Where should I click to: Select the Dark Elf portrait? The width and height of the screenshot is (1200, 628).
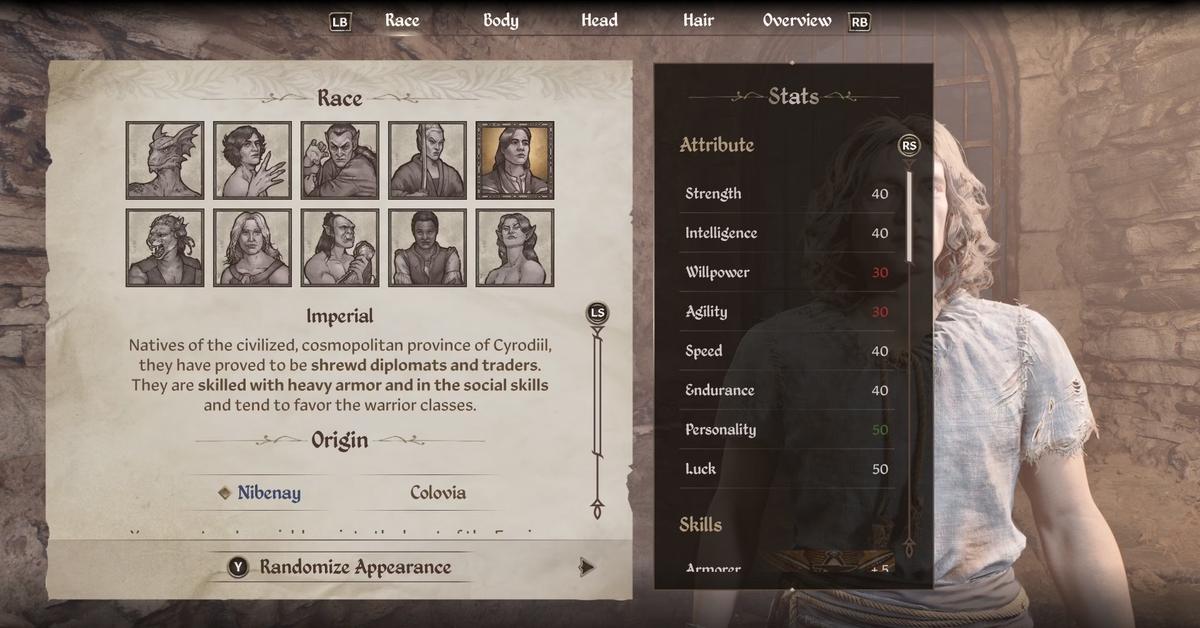coord(340,160)
